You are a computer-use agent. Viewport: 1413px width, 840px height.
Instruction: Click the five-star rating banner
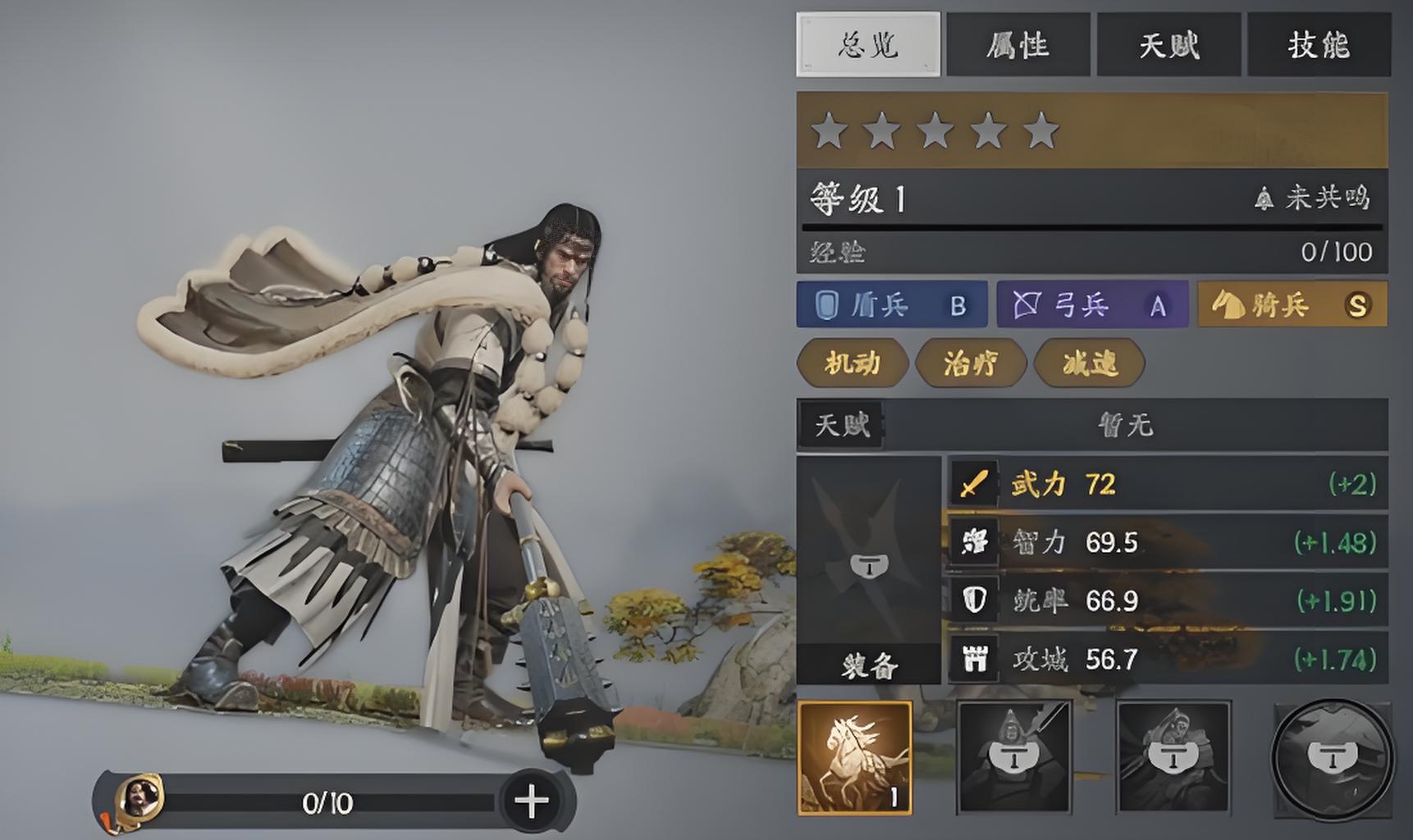click(1091, 130)
